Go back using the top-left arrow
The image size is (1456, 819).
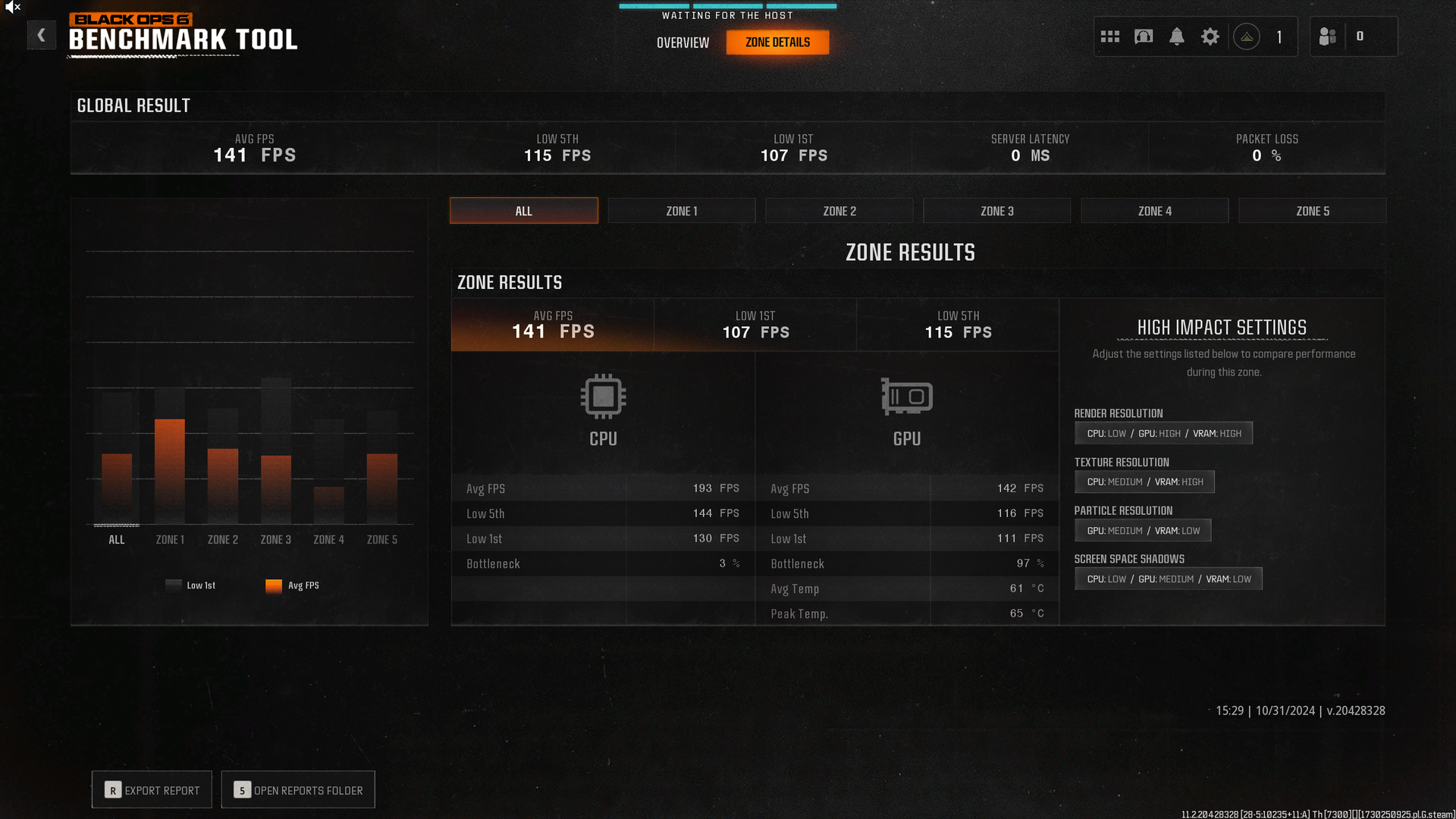tap(42, 35)
